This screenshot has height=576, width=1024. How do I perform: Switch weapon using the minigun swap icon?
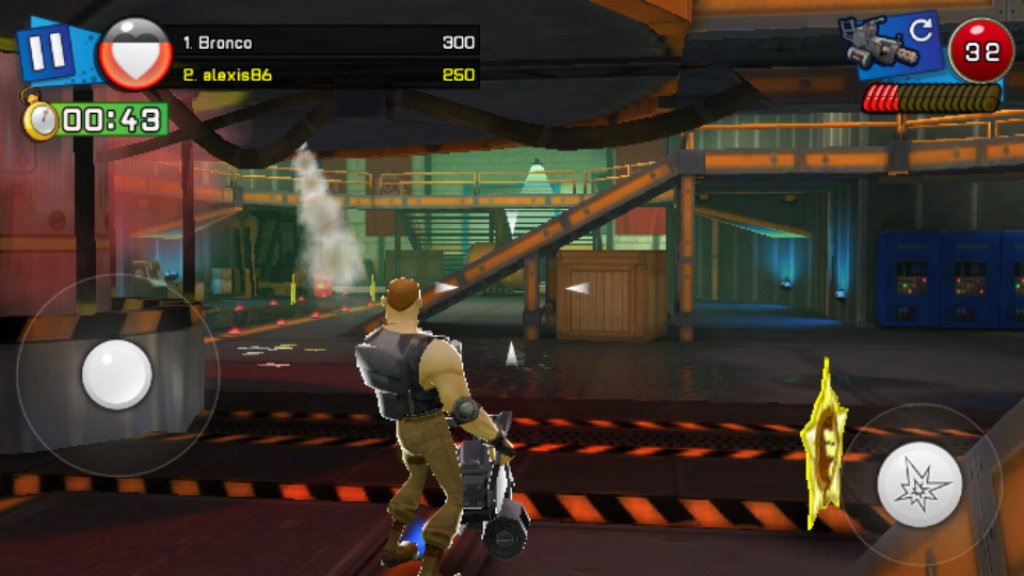890,45
